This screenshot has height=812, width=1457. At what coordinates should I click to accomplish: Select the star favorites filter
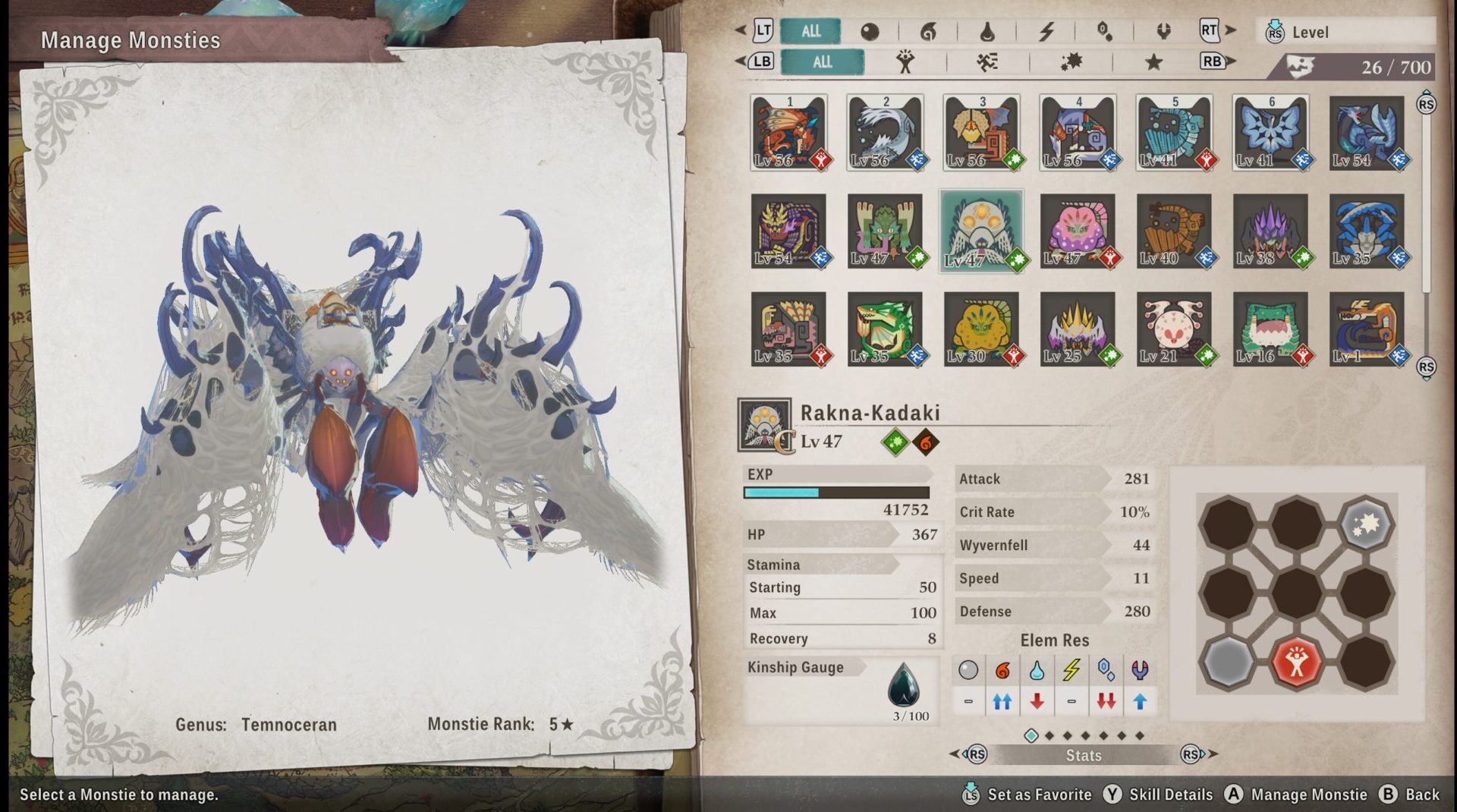1154,63
